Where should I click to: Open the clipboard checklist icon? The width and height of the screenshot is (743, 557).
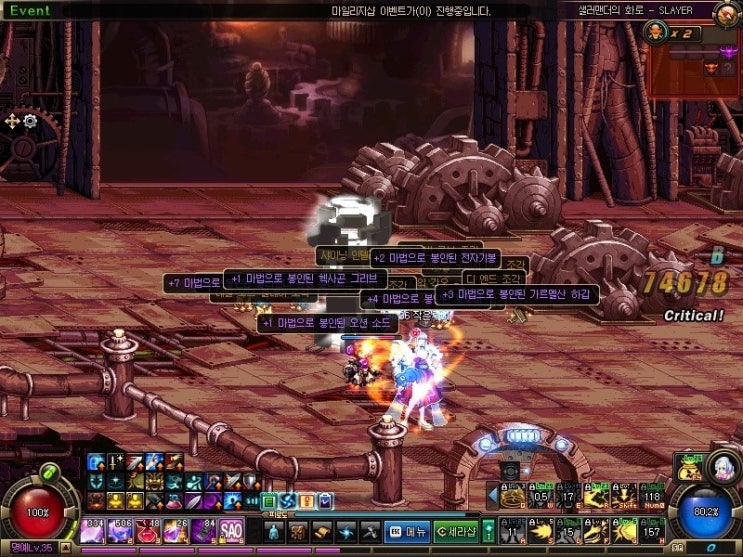tap(324, 500)
